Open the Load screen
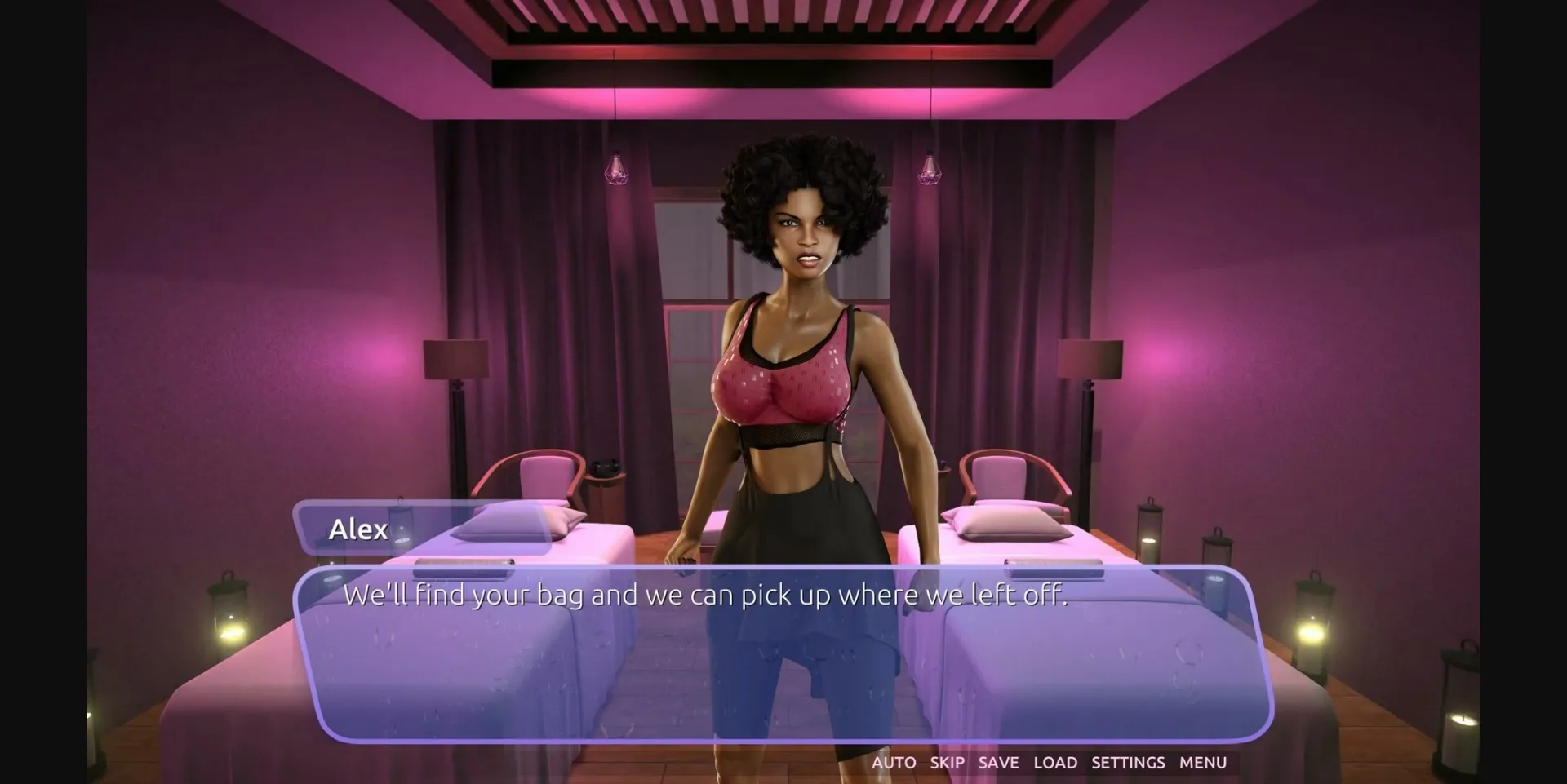The height and width of the screenshot is (784, 1567). click(x=1056, y=762)
